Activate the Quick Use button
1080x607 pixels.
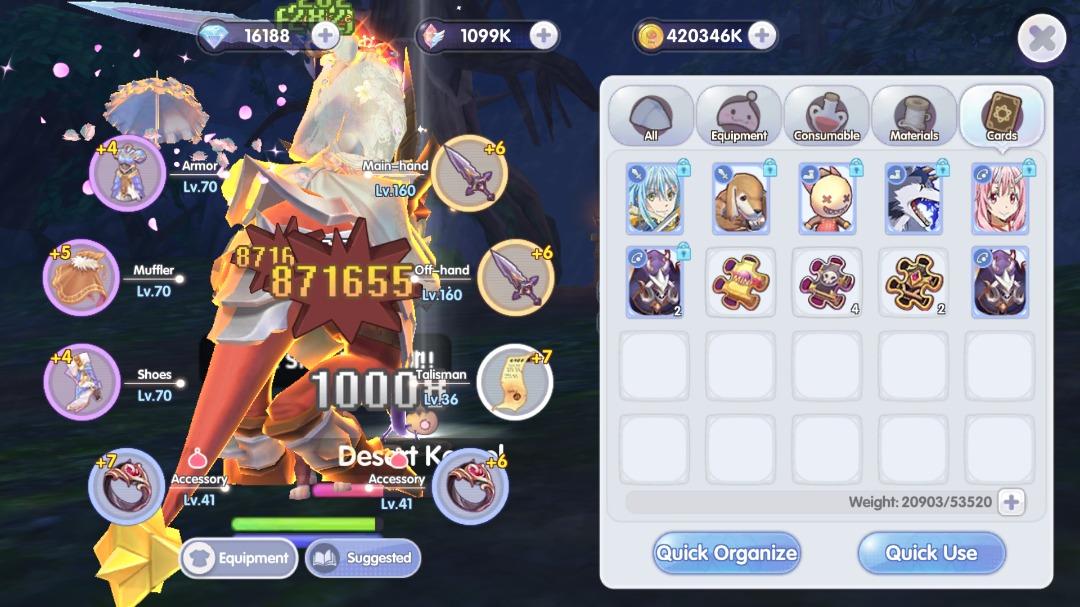pos(931,553)
